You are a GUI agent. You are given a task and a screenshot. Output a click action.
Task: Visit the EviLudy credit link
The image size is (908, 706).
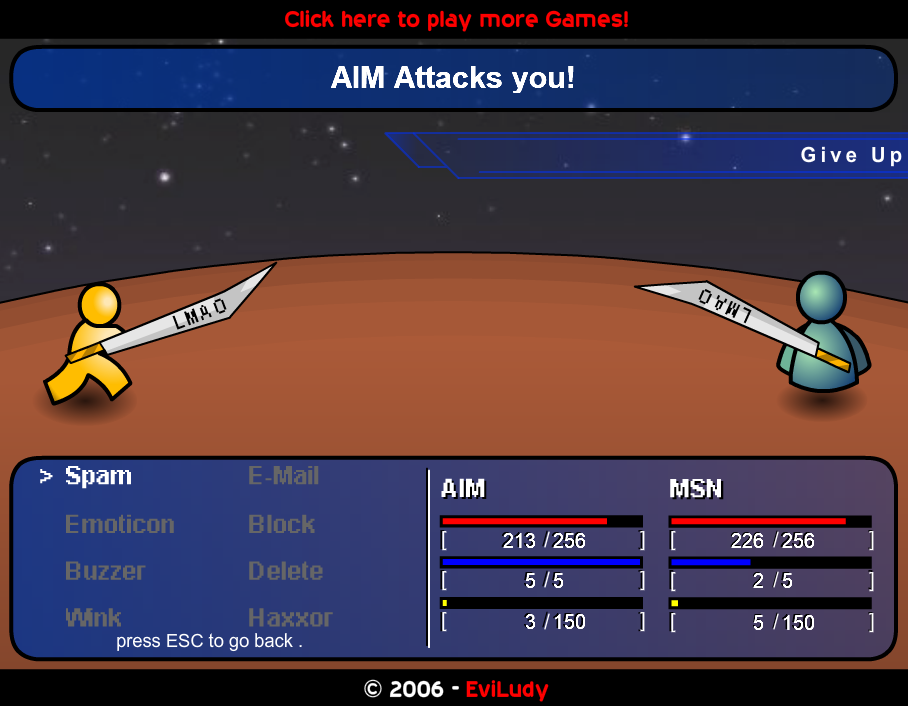(x=507, y=689)
